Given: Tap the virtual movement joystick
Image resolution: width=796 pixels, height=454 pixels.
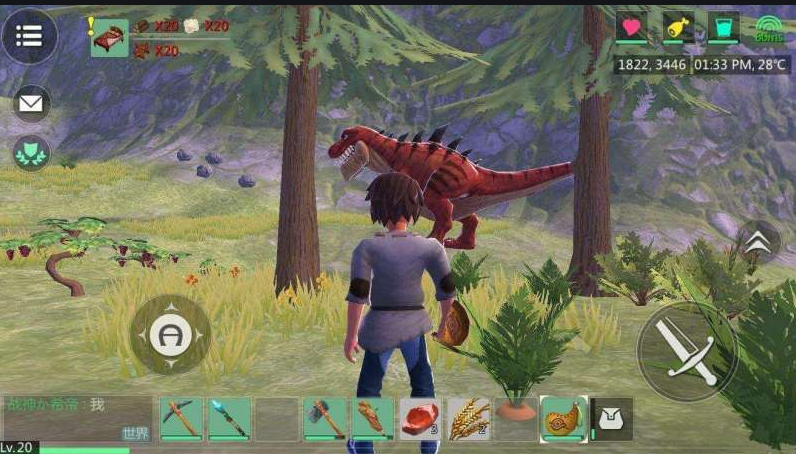Looking at the screenshot, I should pos(170,334).
